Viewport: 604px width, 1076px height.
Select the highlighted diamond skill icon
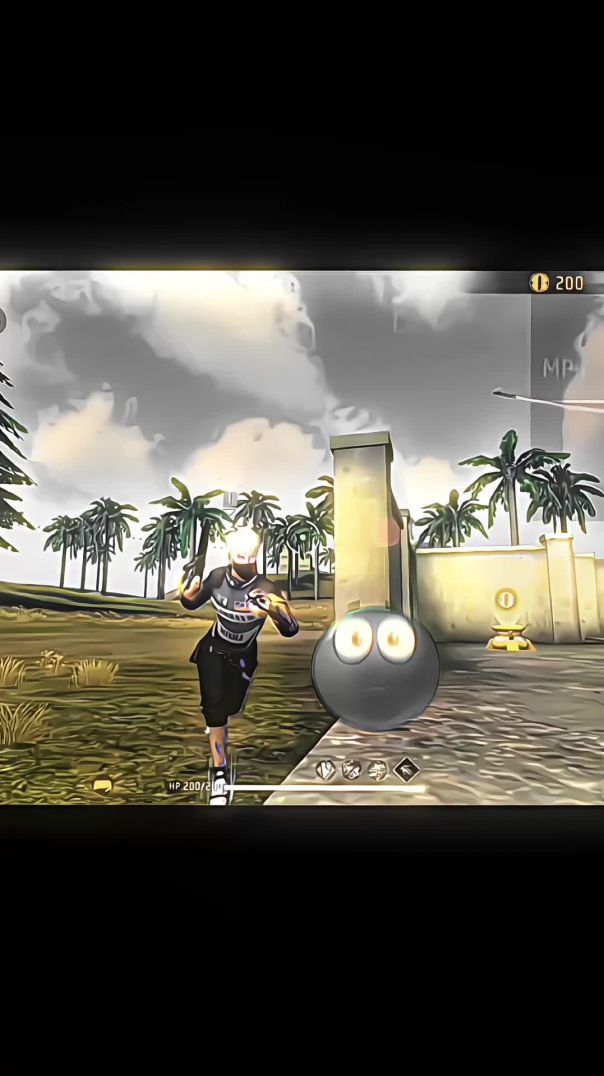point(405,769)
